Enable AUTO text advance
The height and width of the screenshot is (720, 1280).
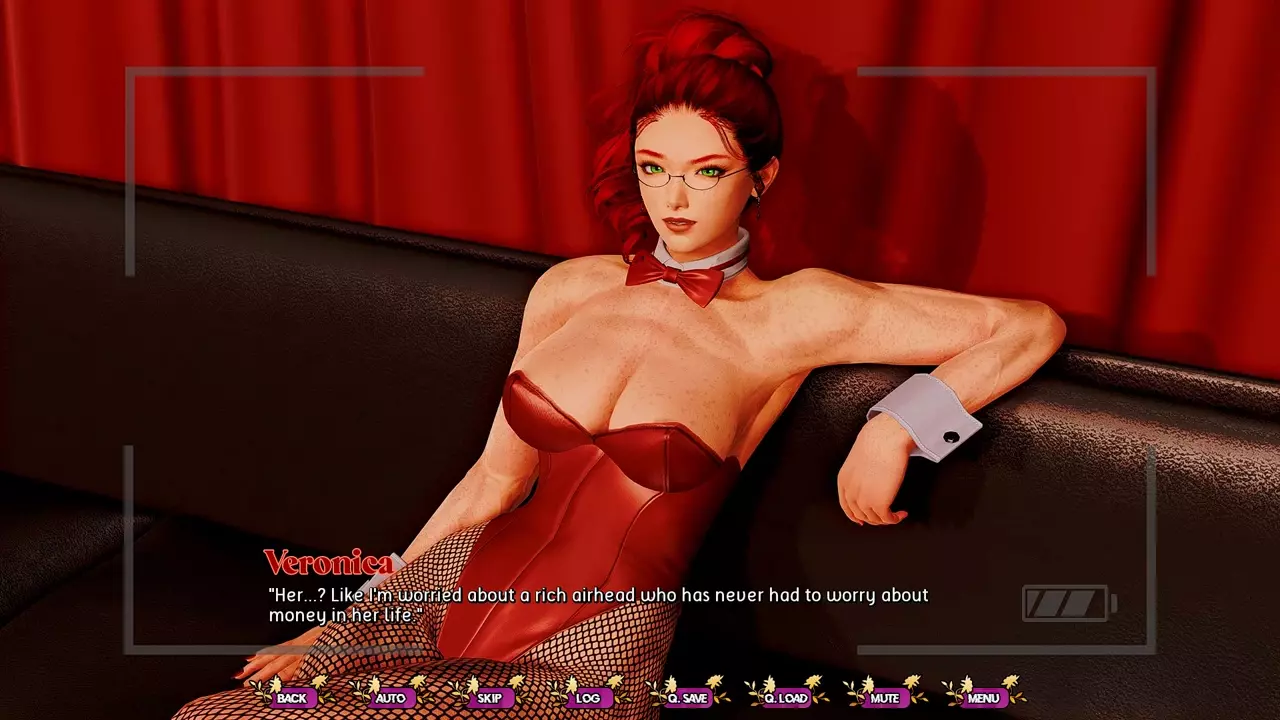(390, 697)
